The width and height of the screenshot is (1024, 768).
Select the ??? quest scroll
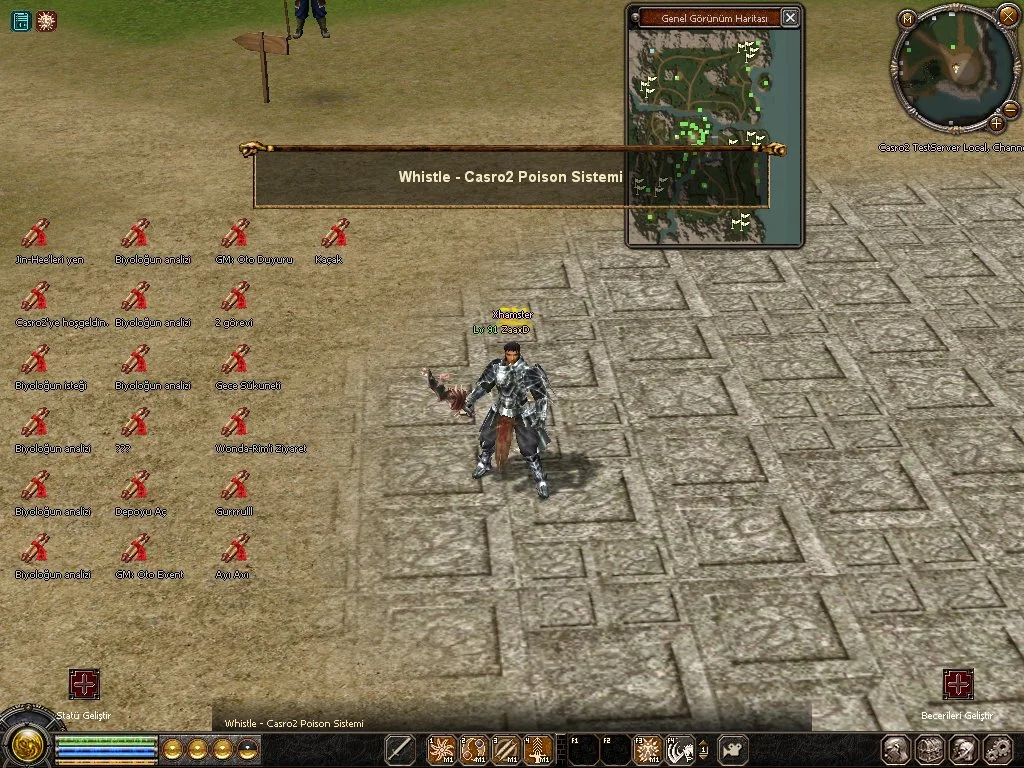tap(135, 423)
